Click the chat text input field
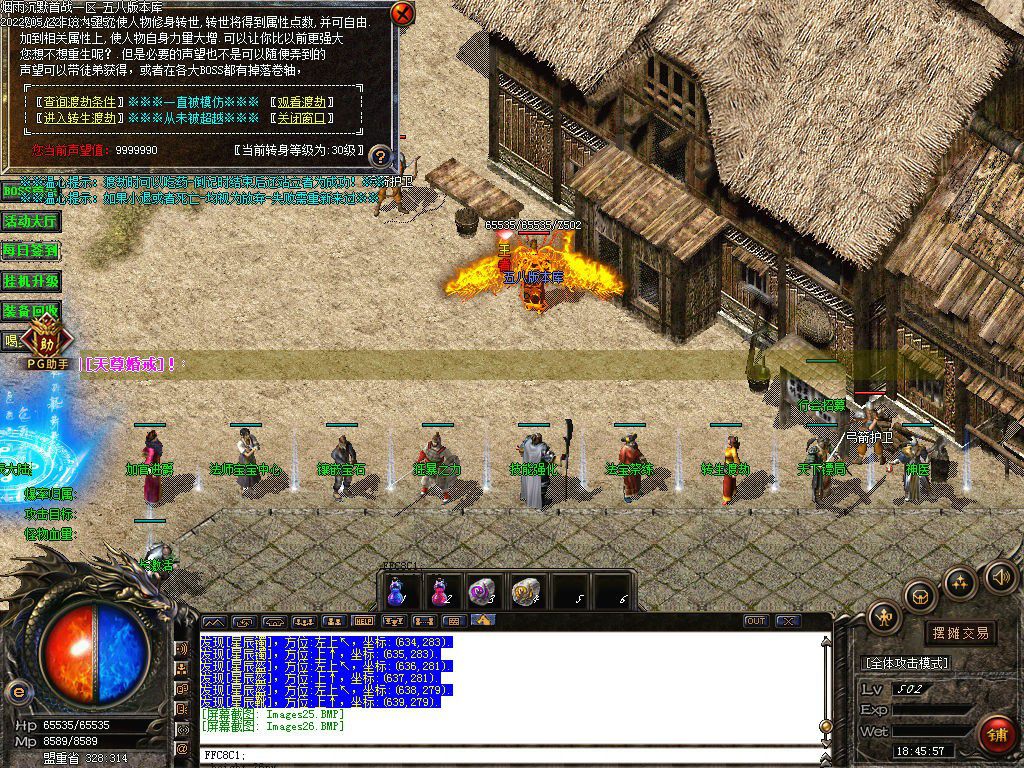 coord(510,755)
